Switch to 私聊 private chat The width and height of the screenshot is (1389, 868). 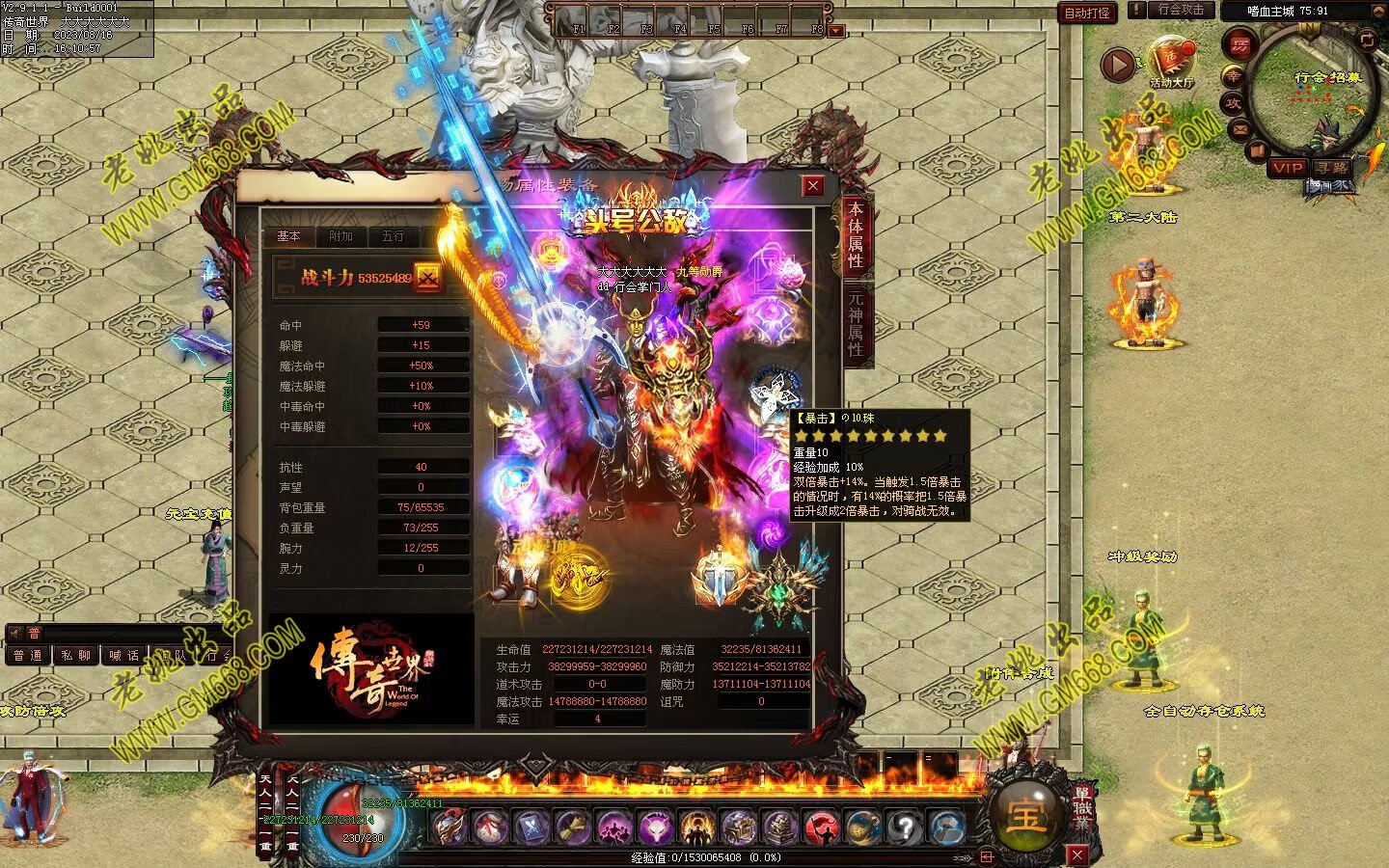[75, 656]
